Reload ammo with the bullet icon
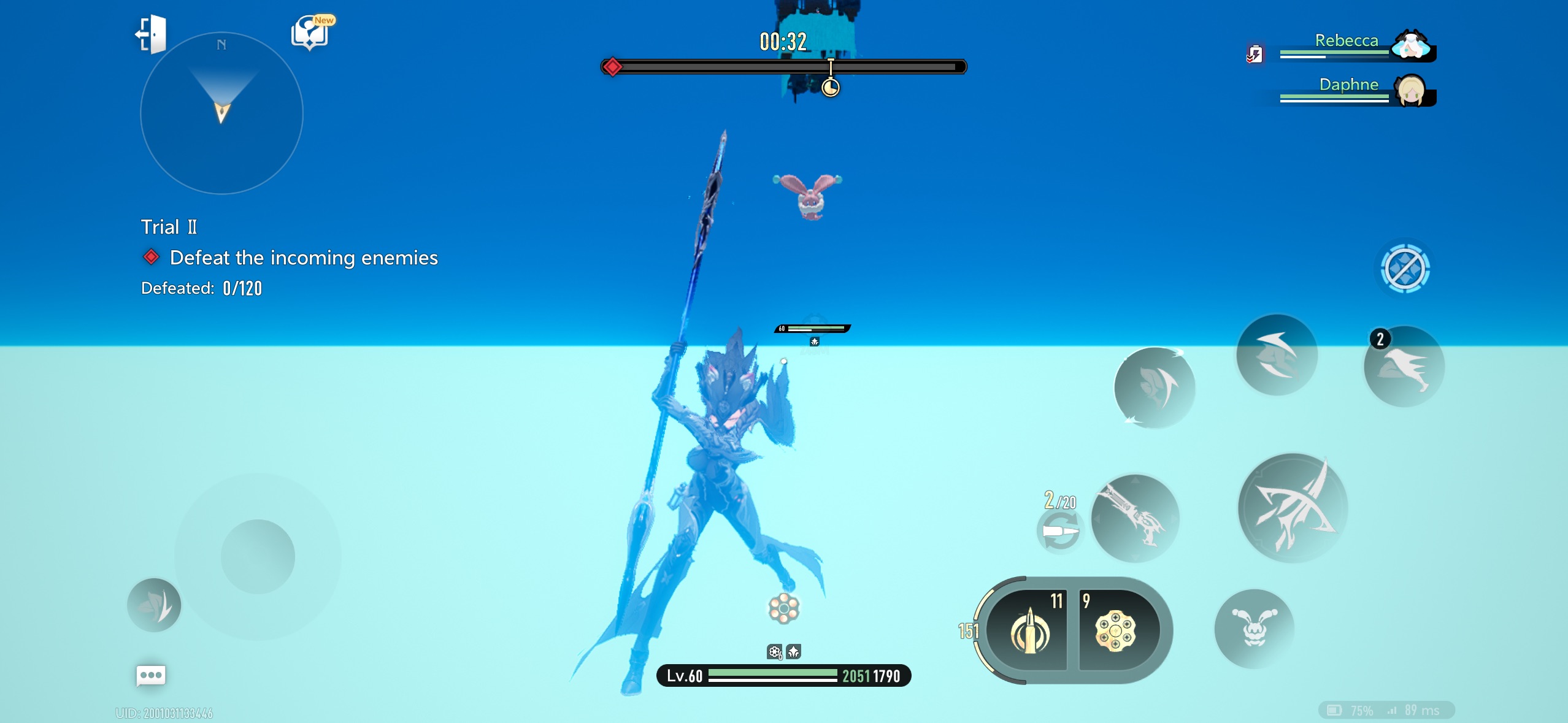 click(1060, 530)
